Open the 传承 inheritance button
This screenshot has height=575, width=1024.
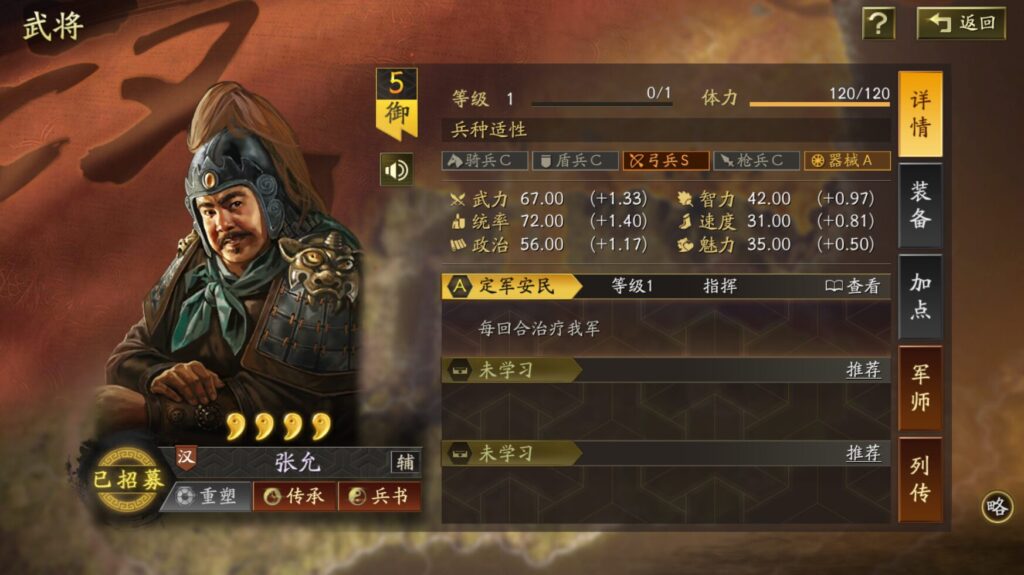click(x=294, y=496)
